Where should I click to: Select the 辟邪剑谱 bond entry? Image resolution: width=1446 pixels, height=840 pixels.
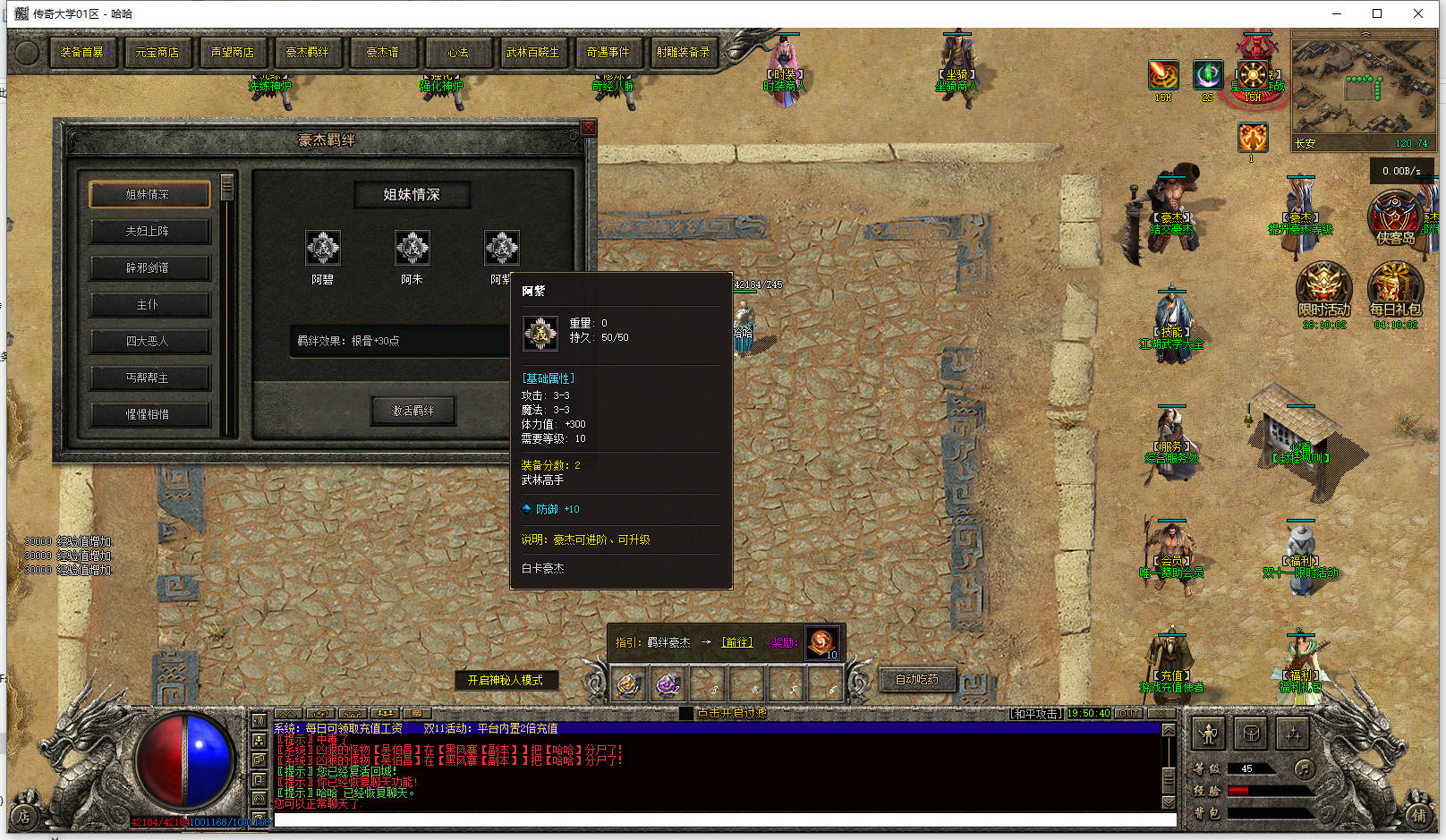[x=149, y=267]
